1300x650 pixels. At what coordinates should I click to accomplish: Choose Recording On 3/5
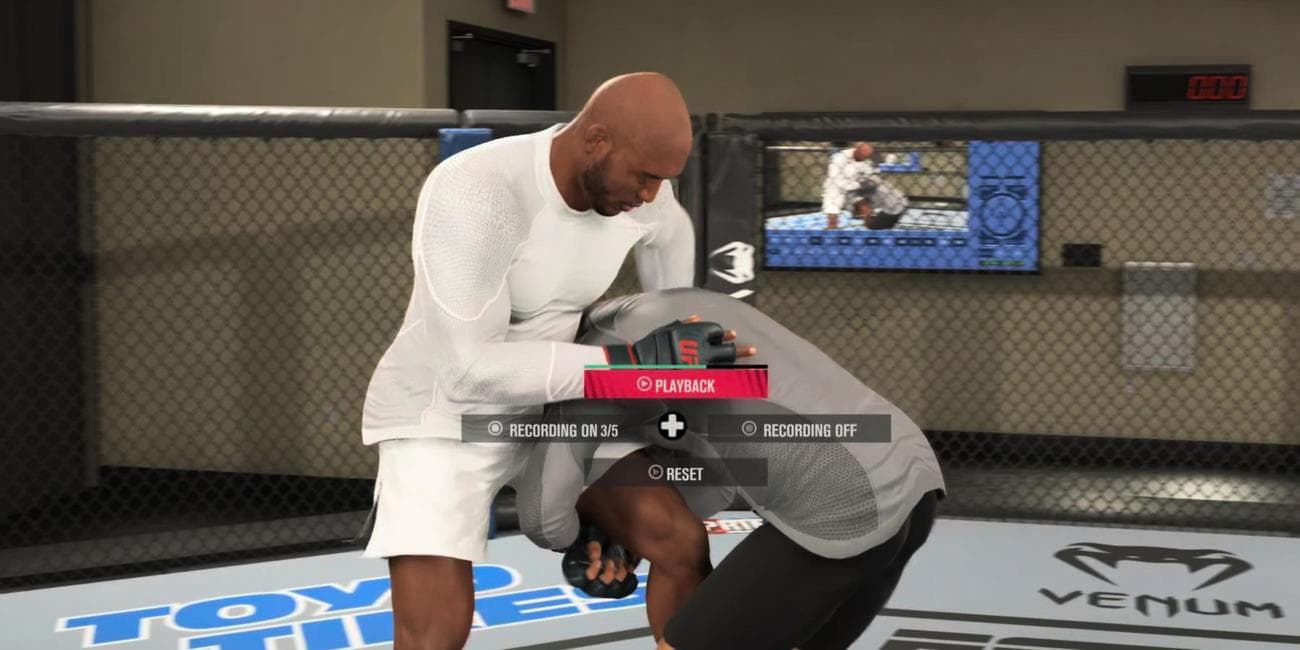552,429
